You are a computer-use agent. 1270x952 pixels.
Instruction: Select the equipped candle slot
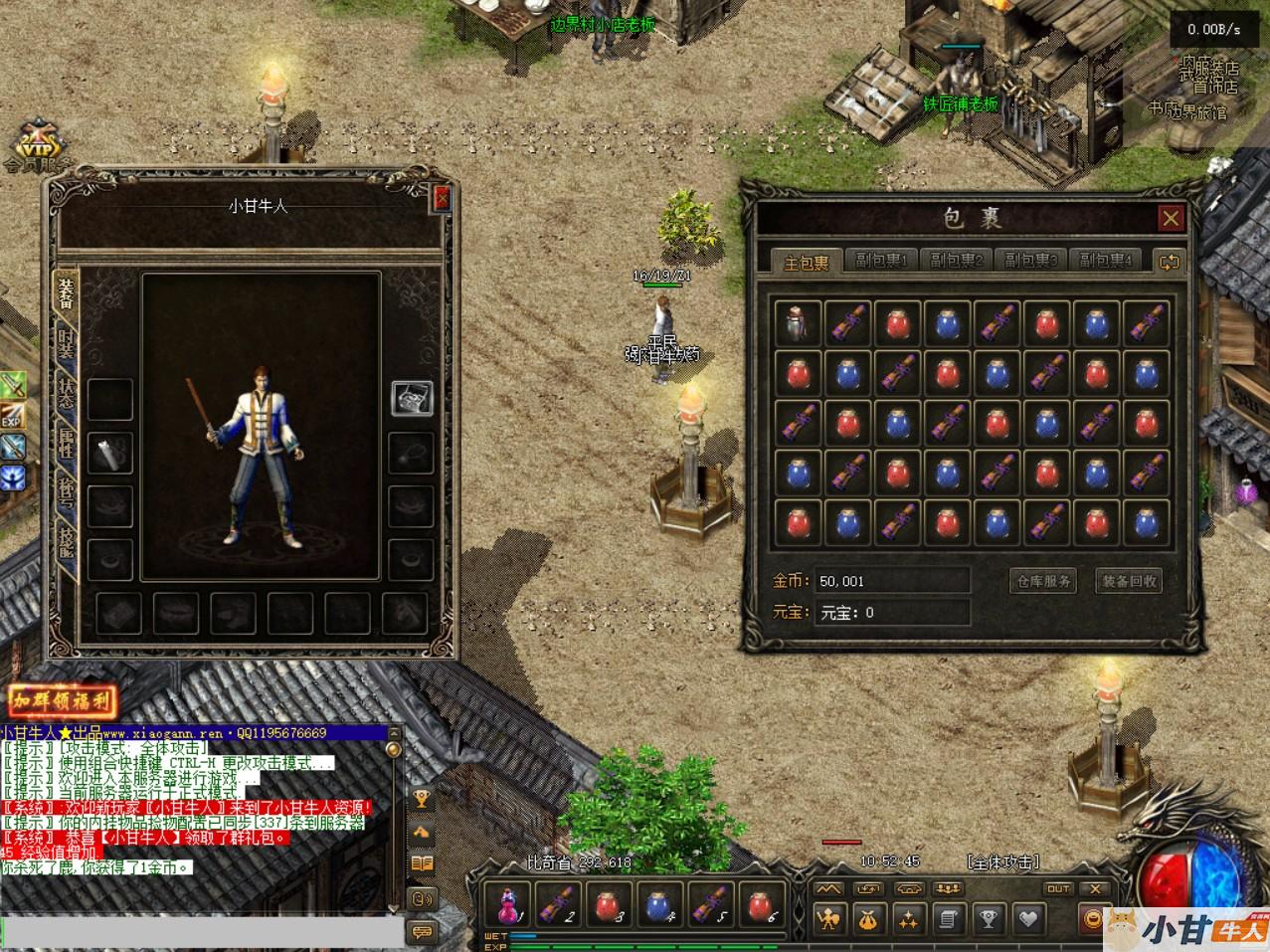coord(109,453)
